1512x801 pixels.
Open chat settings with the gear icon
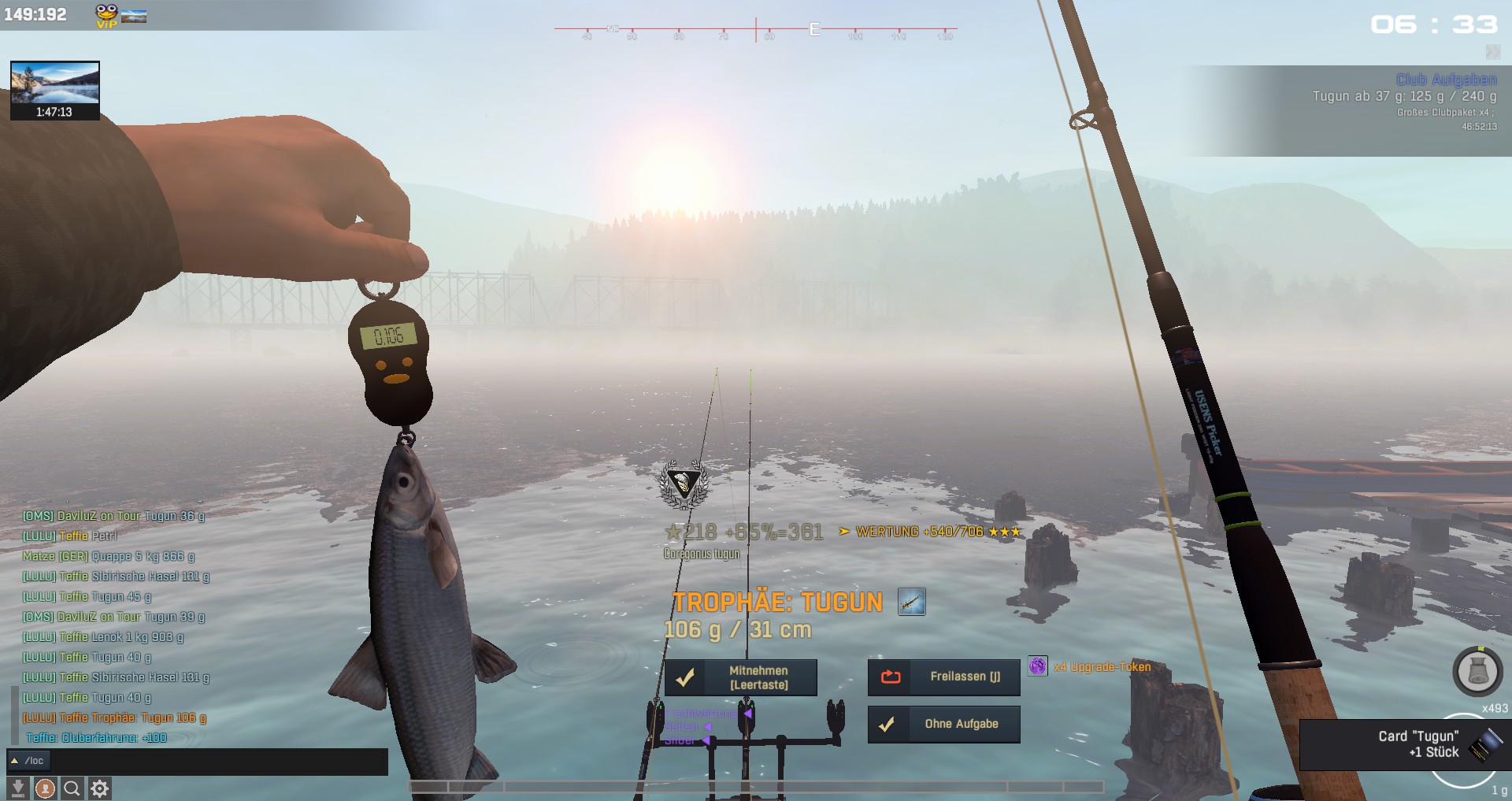pyautogui.click(x=99, y=788)
